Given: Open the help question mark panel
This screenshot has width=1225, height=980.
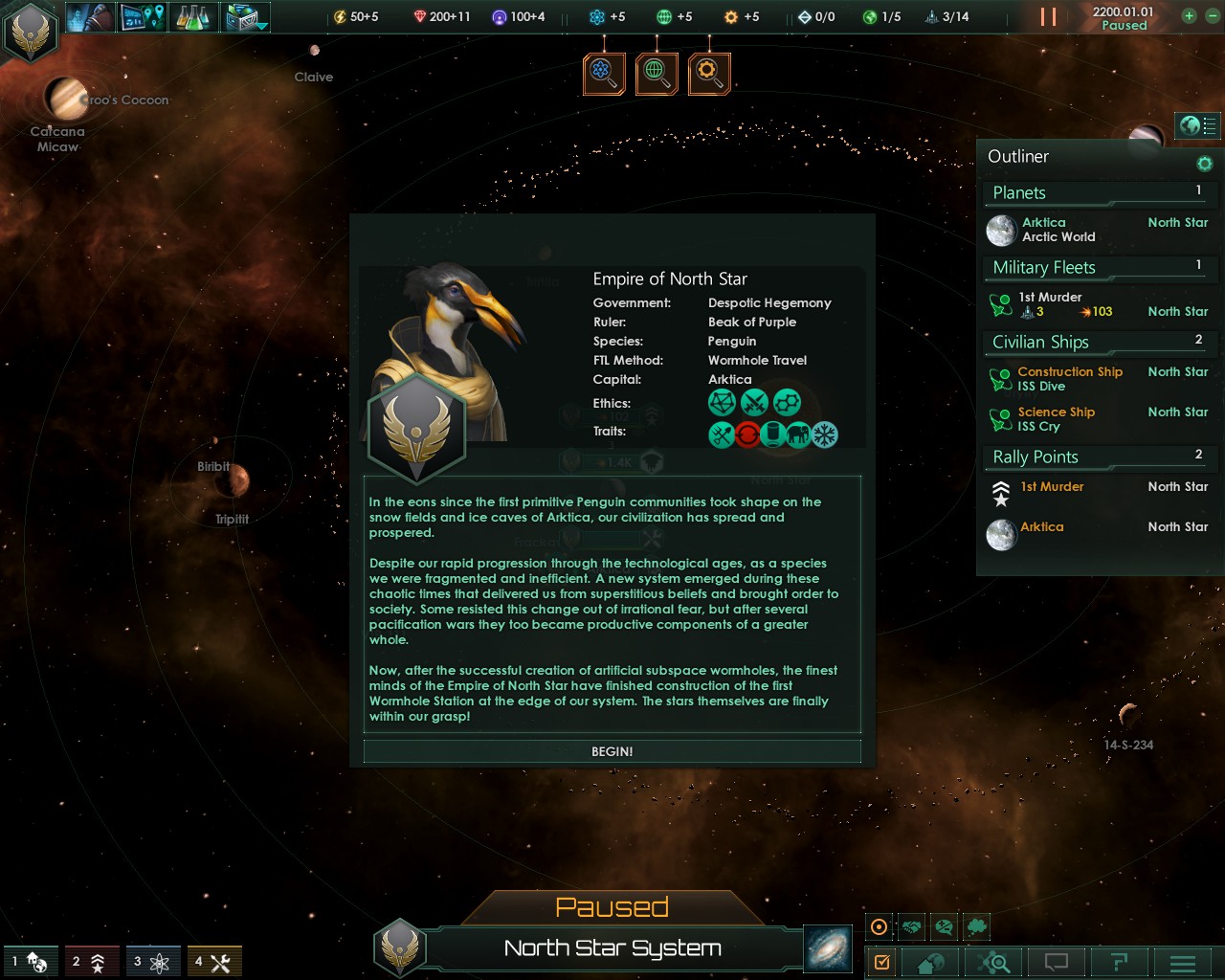Looking at the screenshot, I should (1120, 964).
